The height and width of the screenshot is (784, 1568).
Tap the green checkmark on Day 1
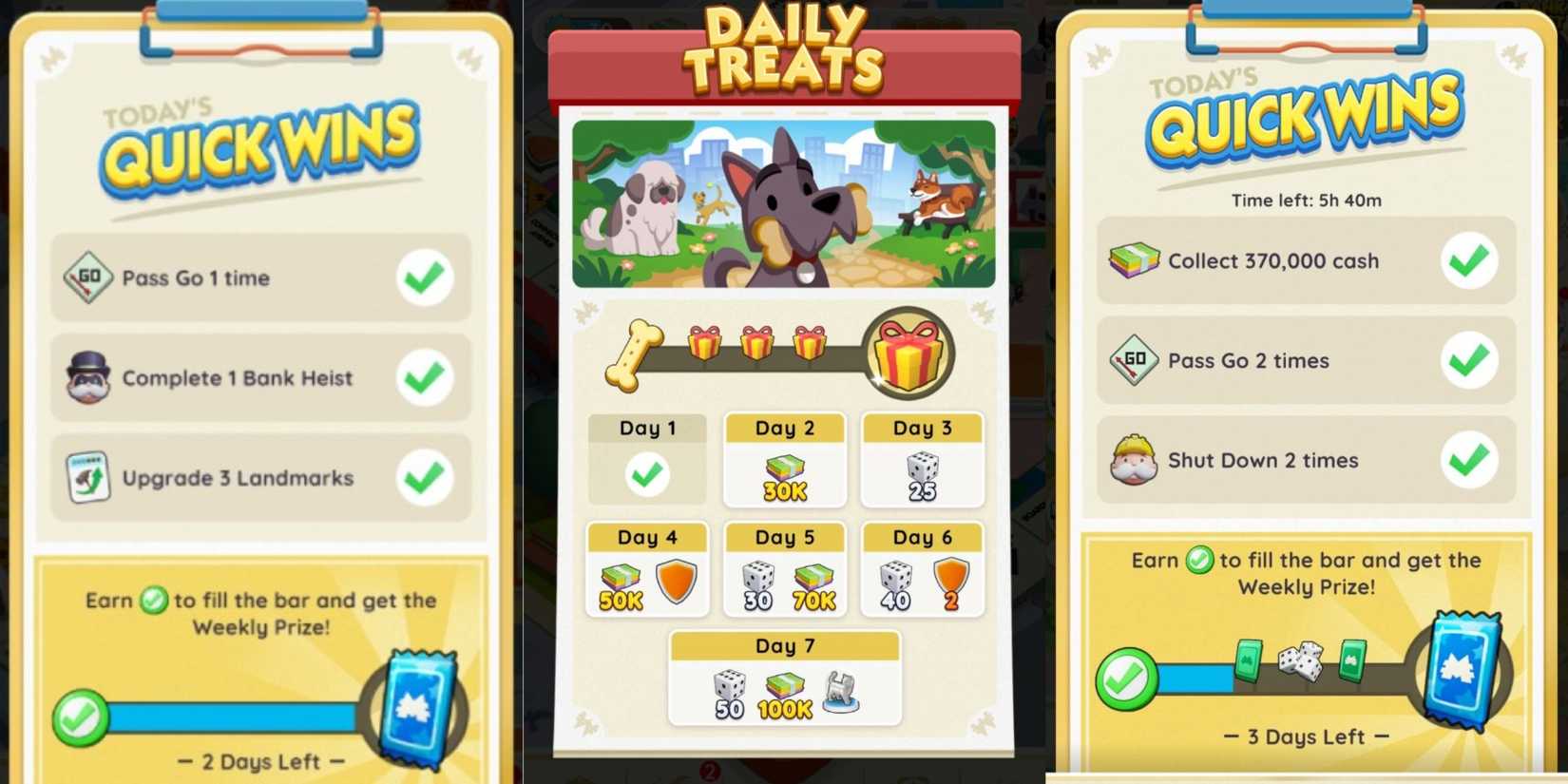pyautogui.click(x=647, y=473)
